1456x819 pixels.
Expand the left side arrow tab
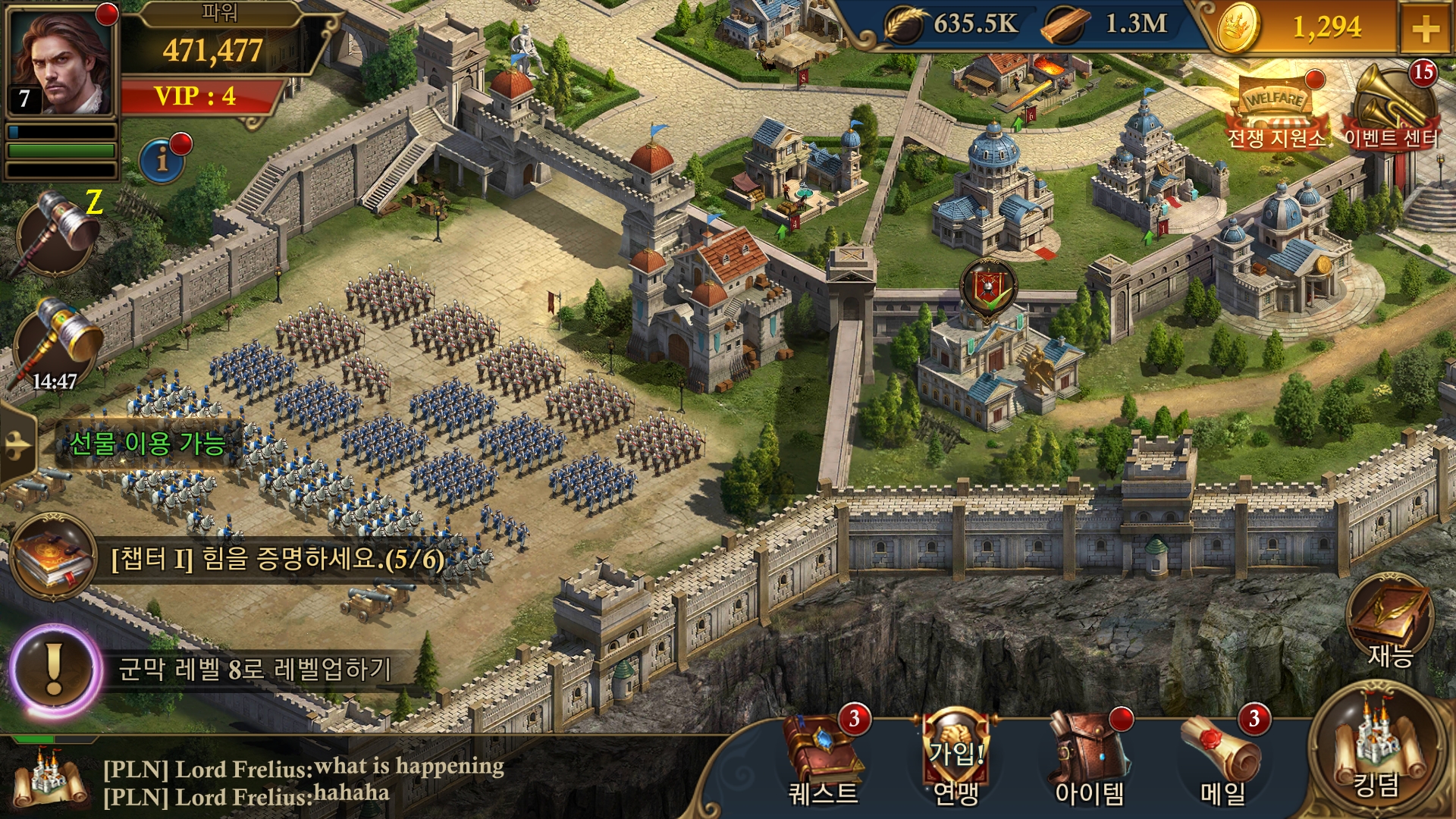[x=17, y=444]
